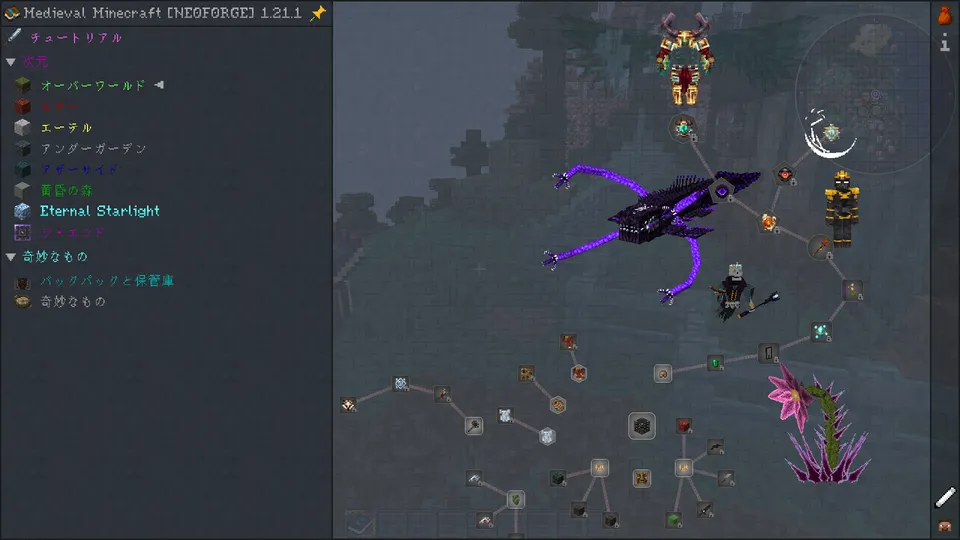Open the shield quest node

pyautogui.click(x=515, y=498)
